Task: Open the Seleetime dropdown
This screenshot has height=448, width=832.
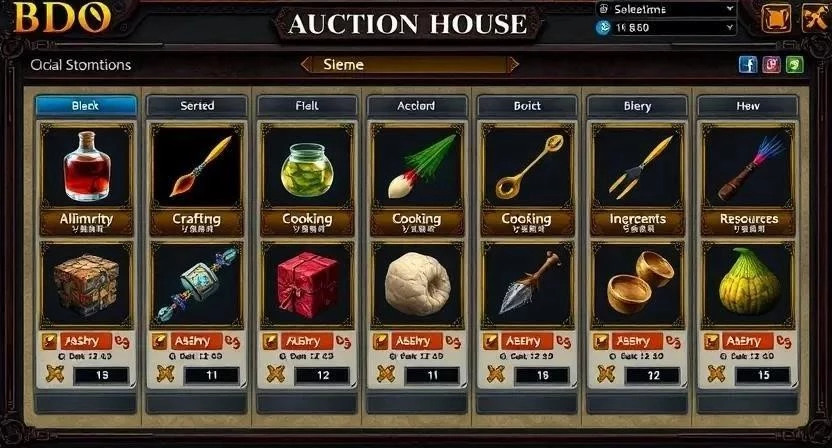Action: coord(666,9)
